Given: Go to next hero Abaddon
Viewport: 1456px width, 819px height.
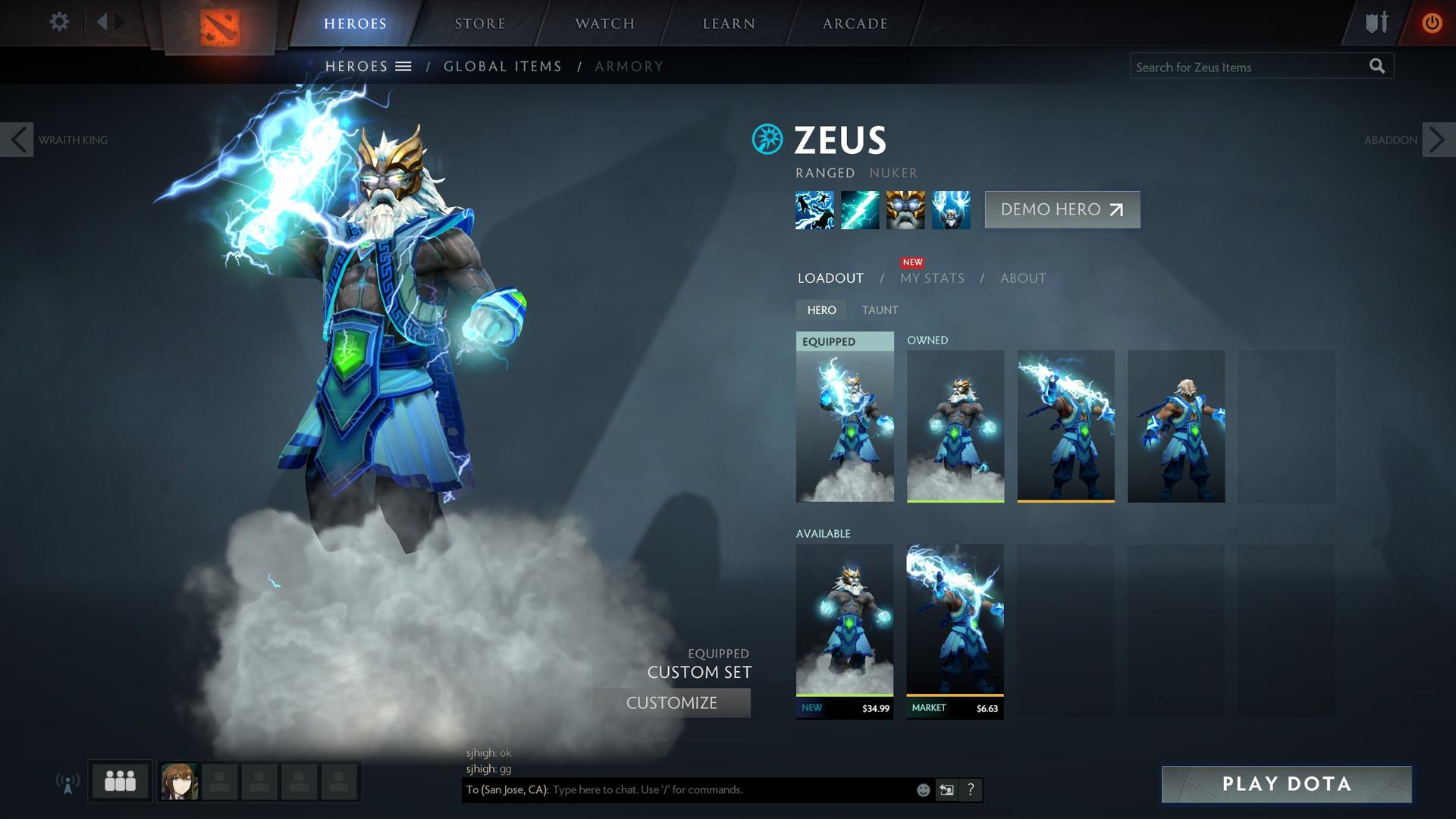Looking at the screenshot, I should (1438, 140).
